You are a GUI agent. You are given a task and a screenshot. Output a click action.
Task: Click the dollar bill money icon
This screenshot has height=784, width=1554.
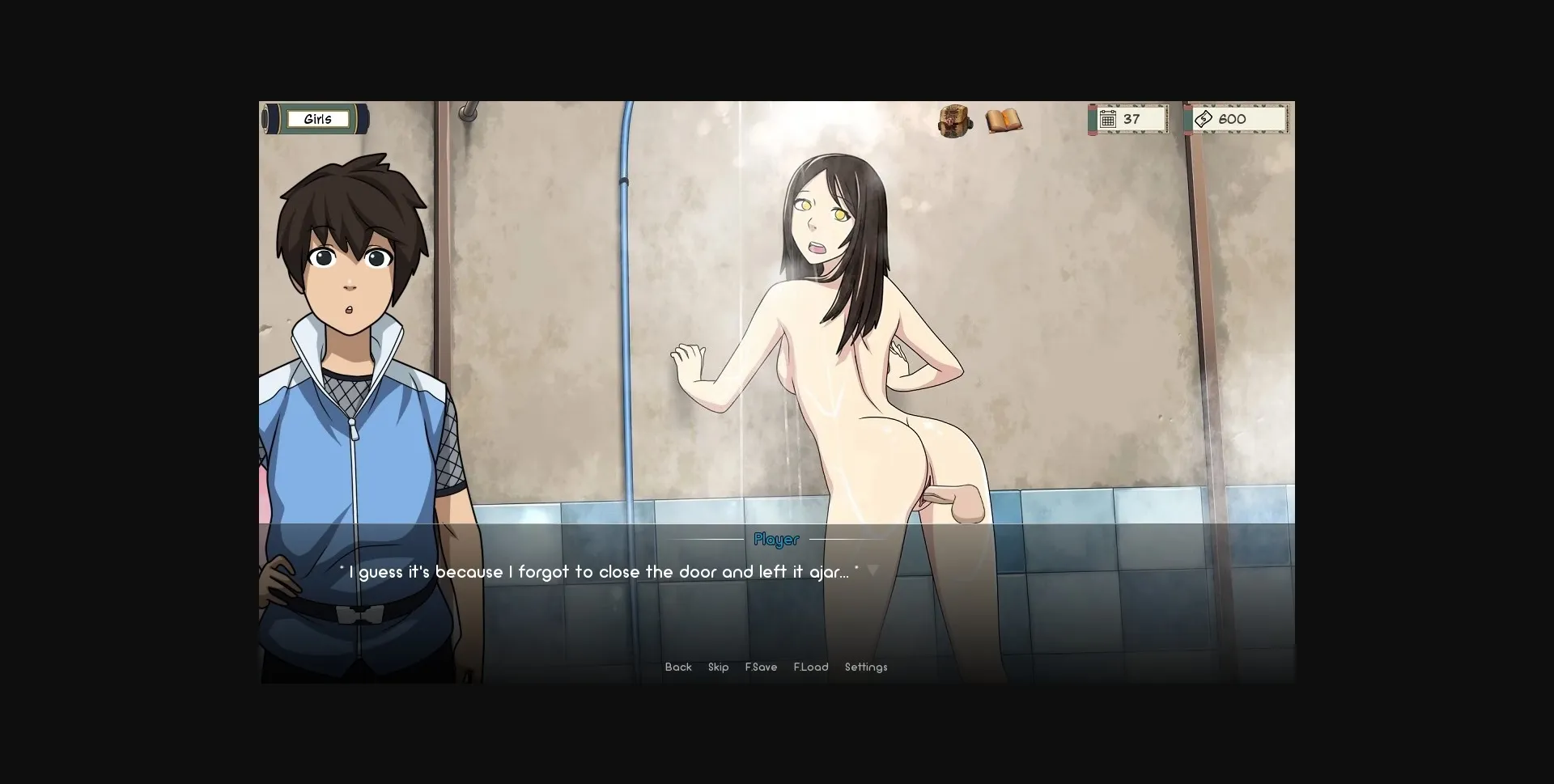pyautogui.click(x=1204, y=118)
